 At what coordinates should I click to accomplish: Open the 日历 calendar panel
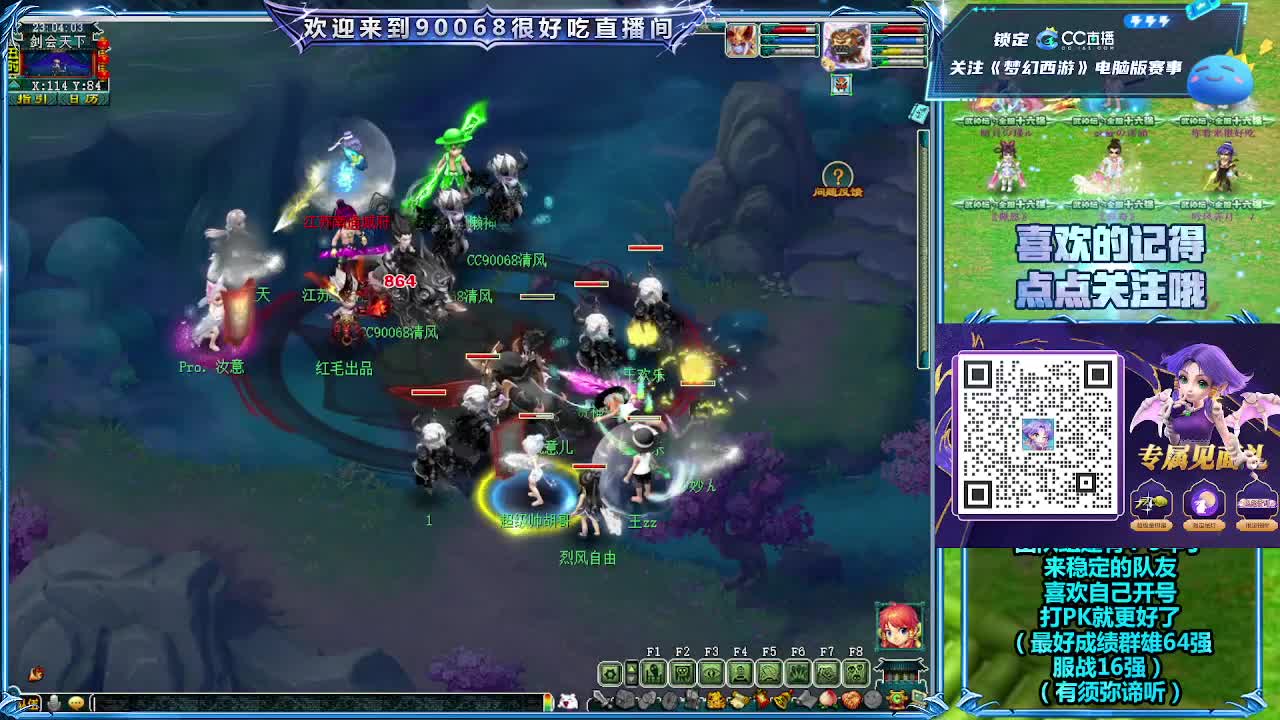(83, 98)
